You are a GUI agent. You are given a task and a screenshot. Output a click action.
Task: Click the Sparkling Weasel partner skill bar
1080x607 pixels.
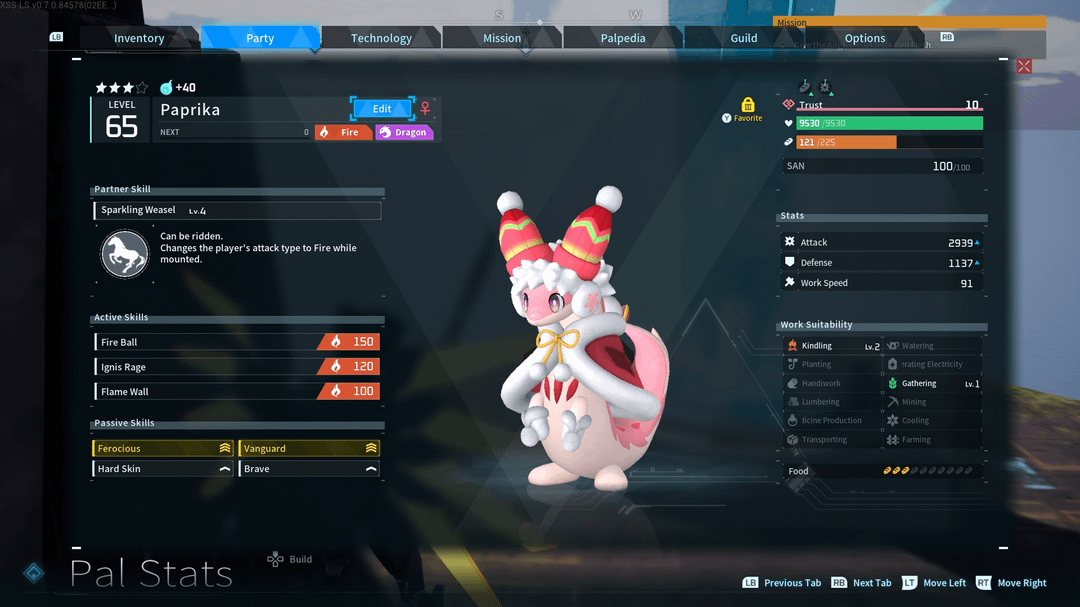coord(238,211)
